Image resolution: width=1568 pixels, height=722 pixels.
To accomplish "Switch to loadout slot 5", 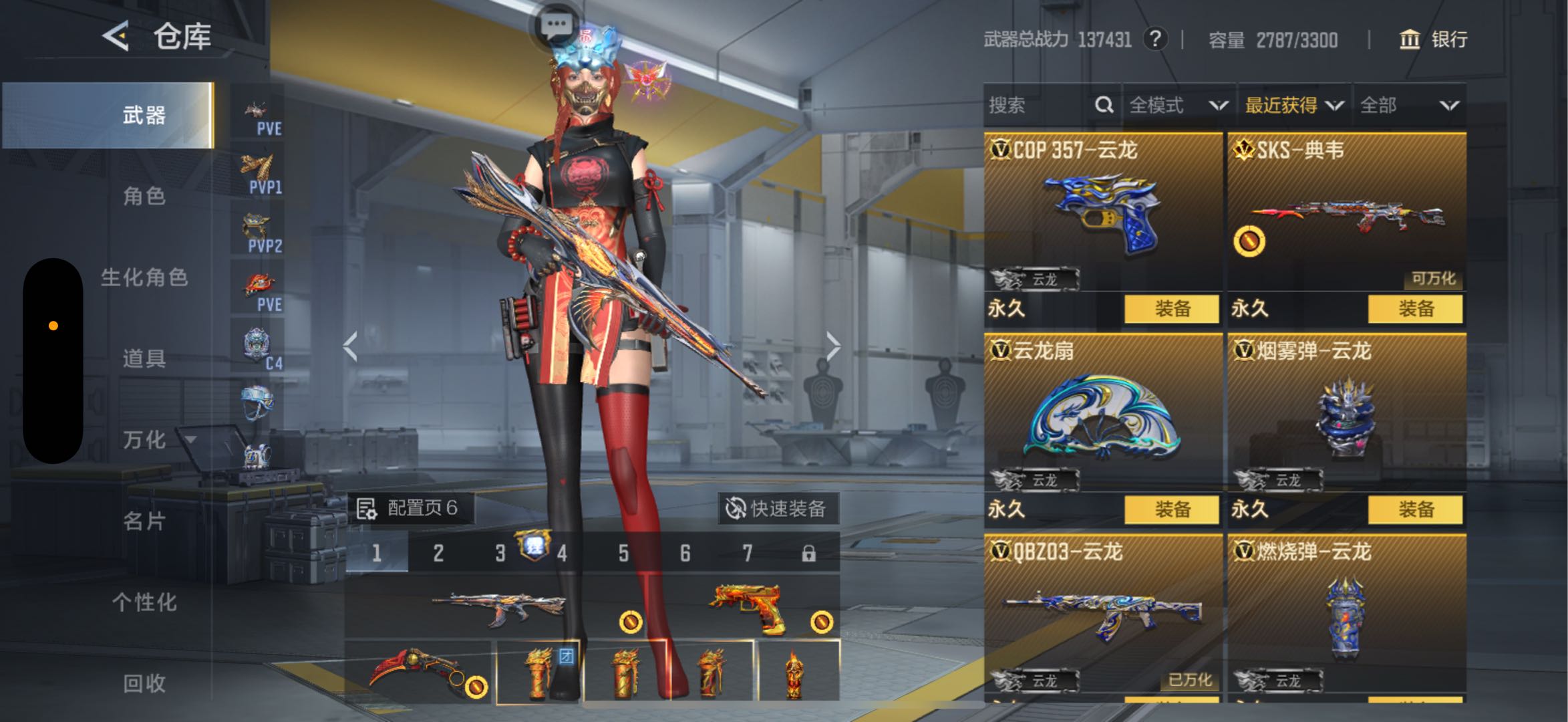I will (623, 553).
